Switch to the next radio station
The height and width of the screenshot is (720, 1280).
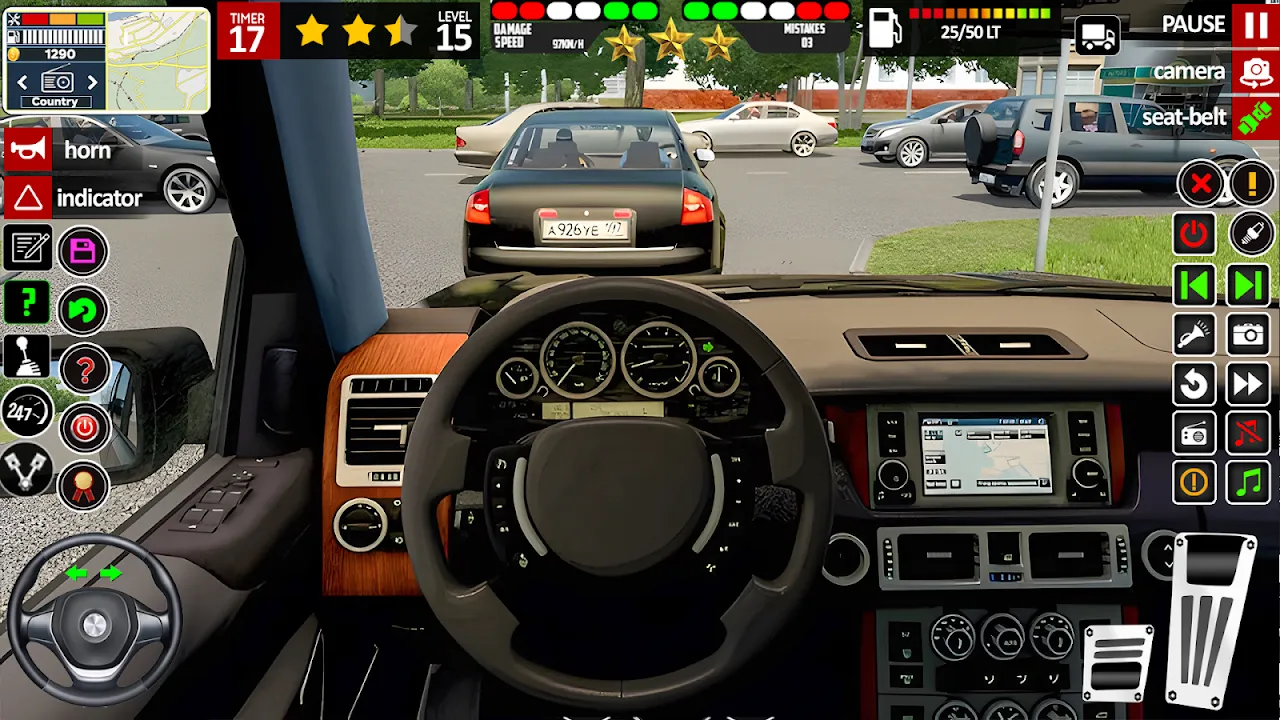(x=93, y=82)
